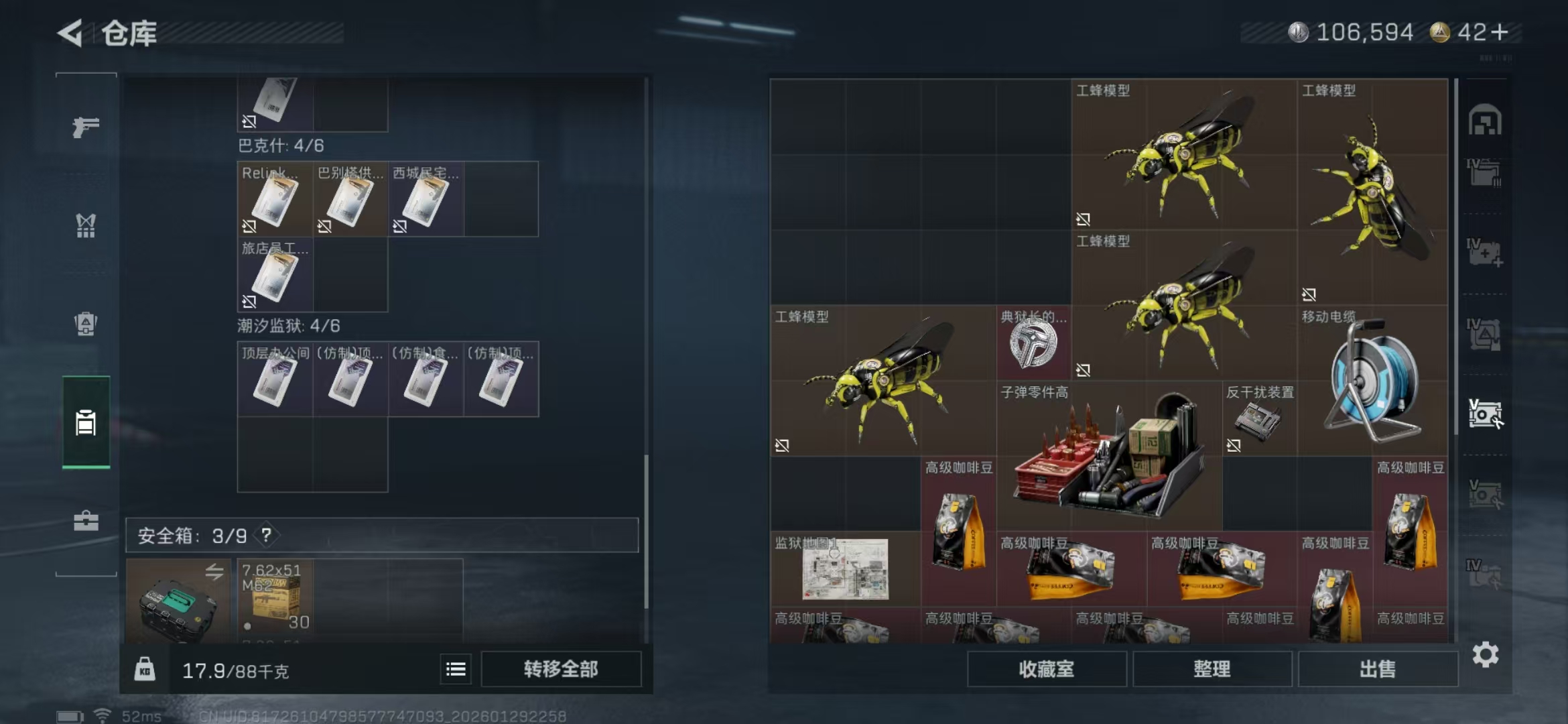Select the pistol weapons tab in left sidebar
The height and width of the screenshot is (724, 1568).
tap(86, 126)
